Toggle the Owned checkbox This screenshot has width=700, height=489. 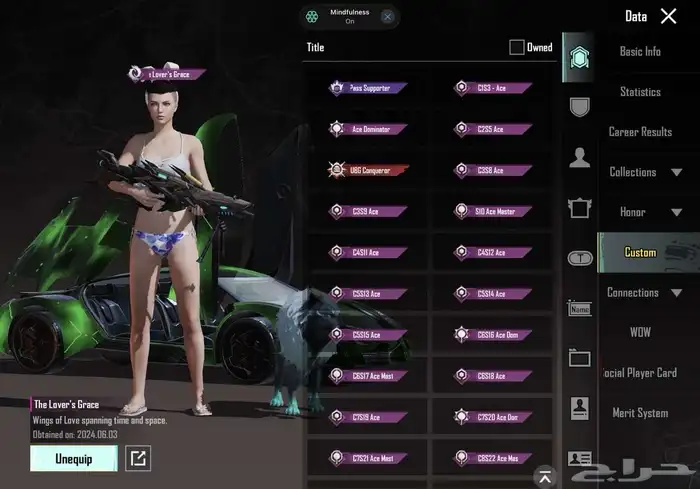[517, 47]
